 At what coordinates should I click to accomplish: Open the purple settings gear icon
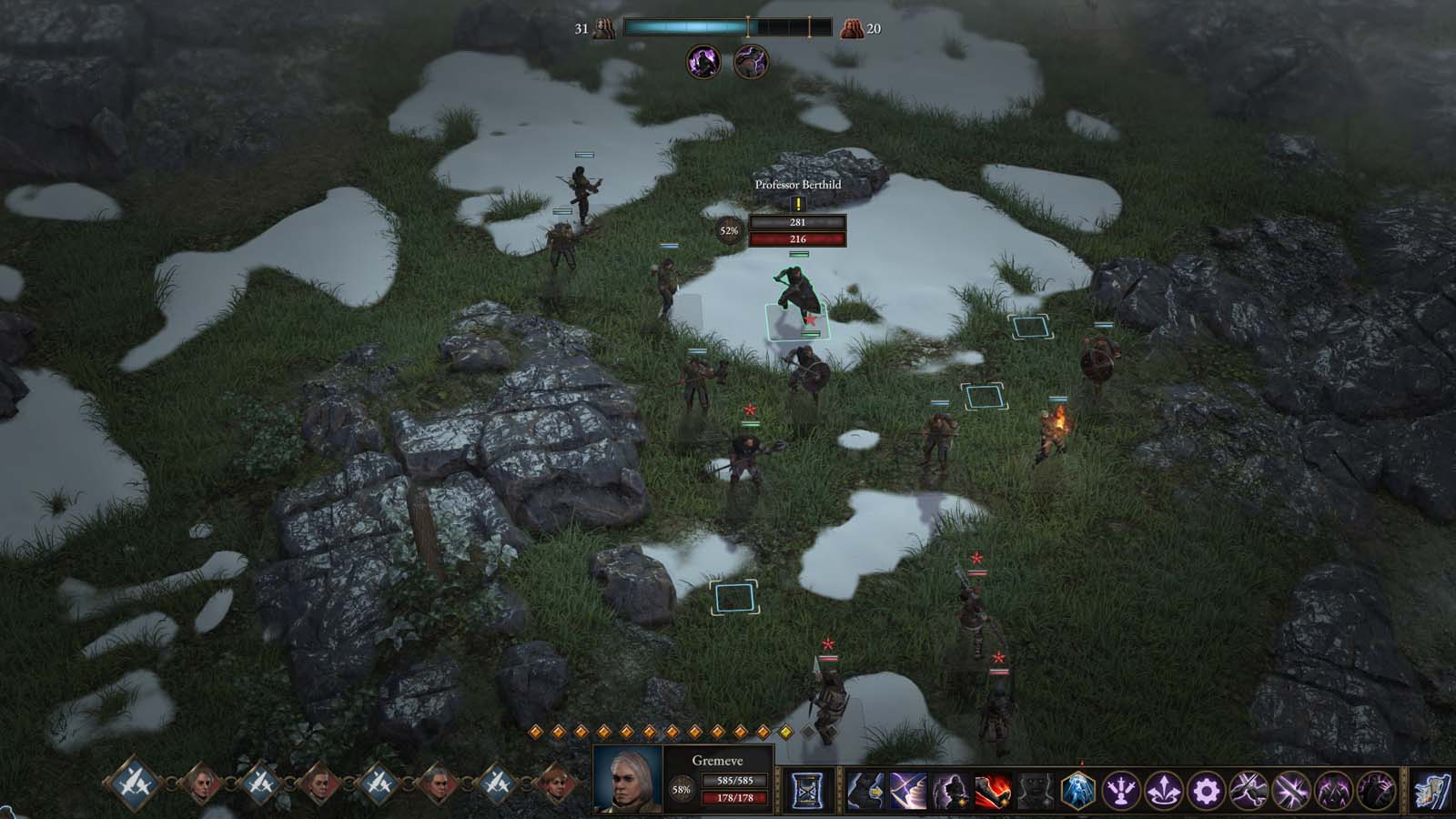[1208, 792]
